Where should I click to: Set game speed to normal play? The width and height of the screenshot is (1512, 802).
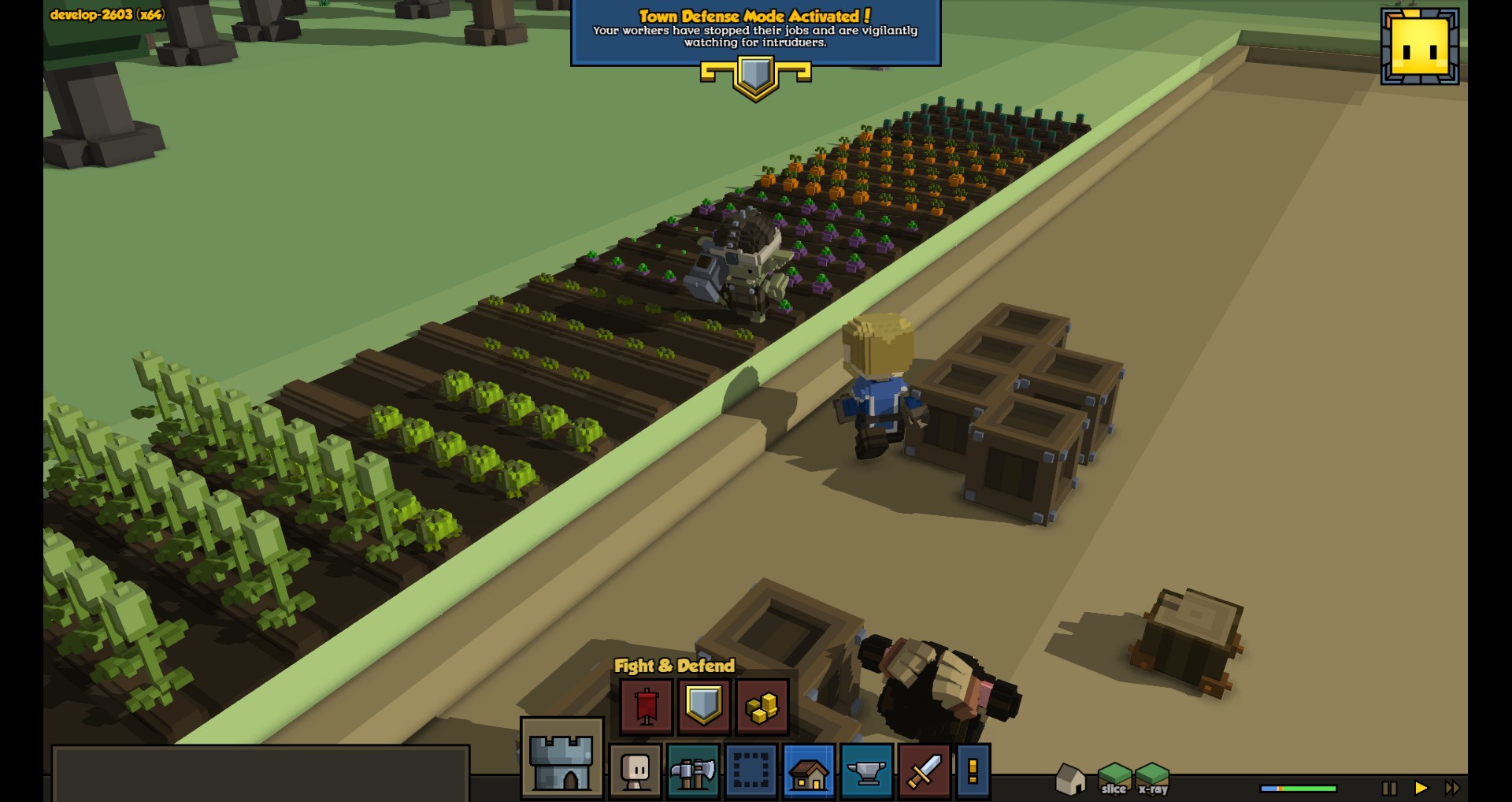point(1421,788)
